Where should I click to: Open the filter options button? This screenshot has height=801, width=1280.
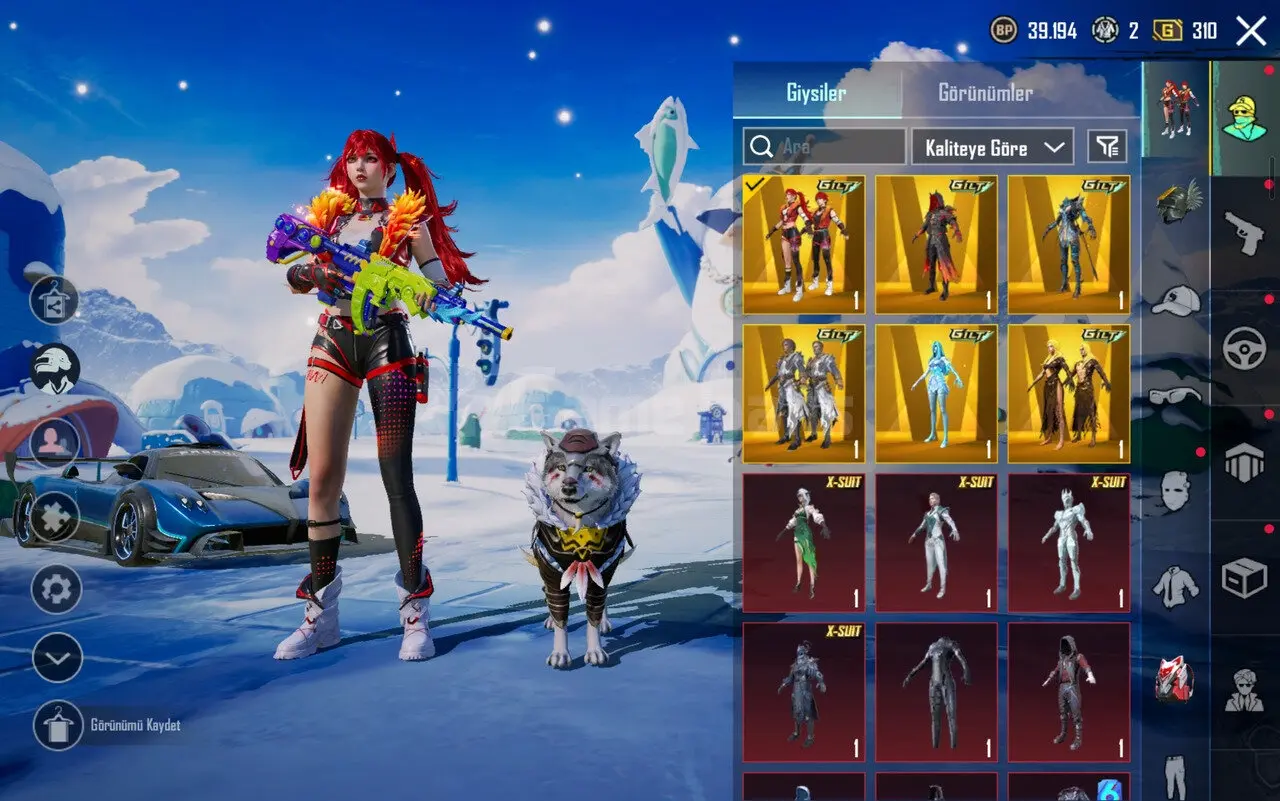point(1107,147)
